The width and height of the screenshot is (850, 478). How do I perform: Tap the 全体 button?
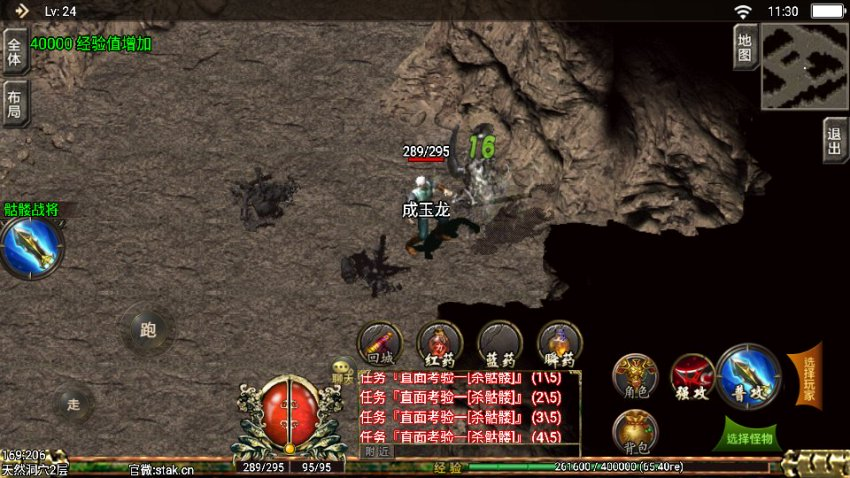click(x=14, y=51)
